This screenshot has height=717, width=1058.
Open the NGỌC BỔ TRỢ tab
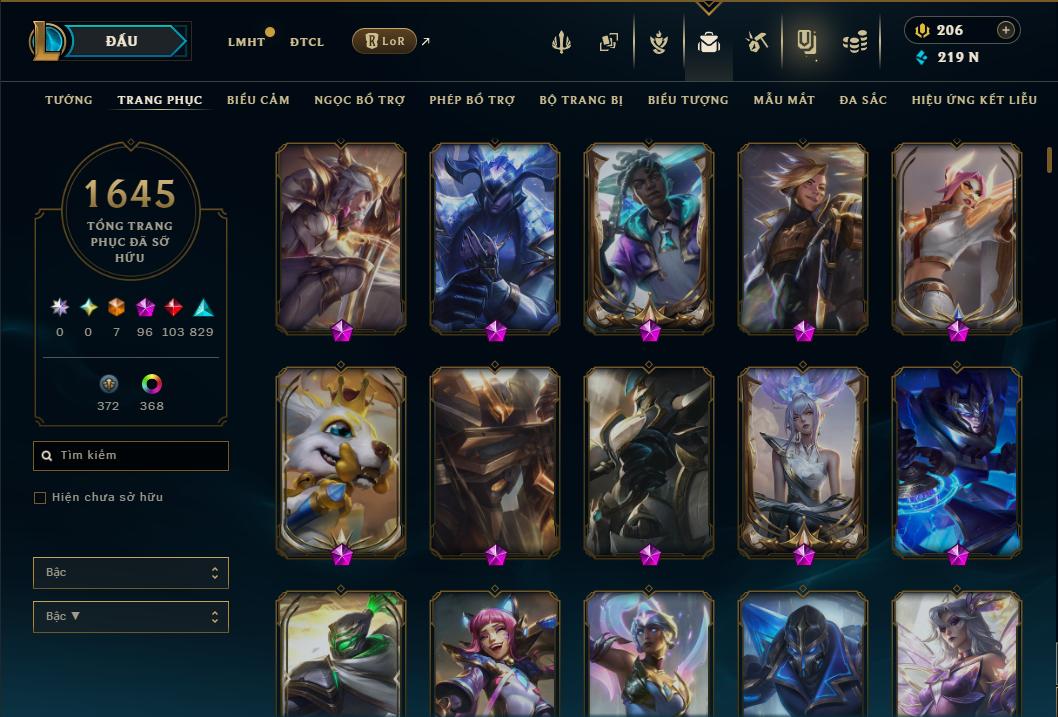(359, 100)
